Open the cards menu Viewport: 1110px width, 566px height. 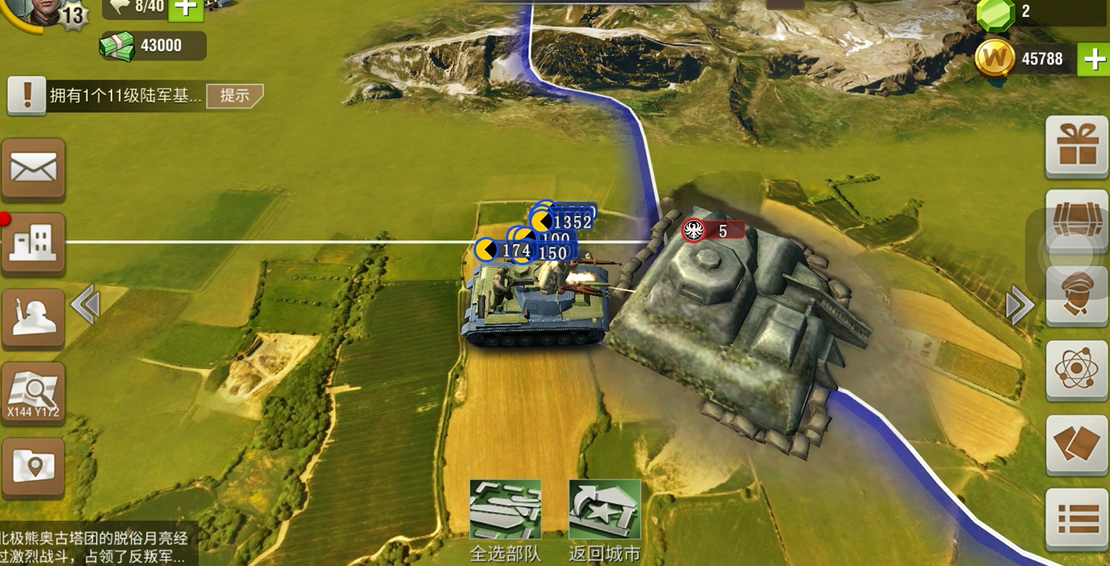(1077, 445)
